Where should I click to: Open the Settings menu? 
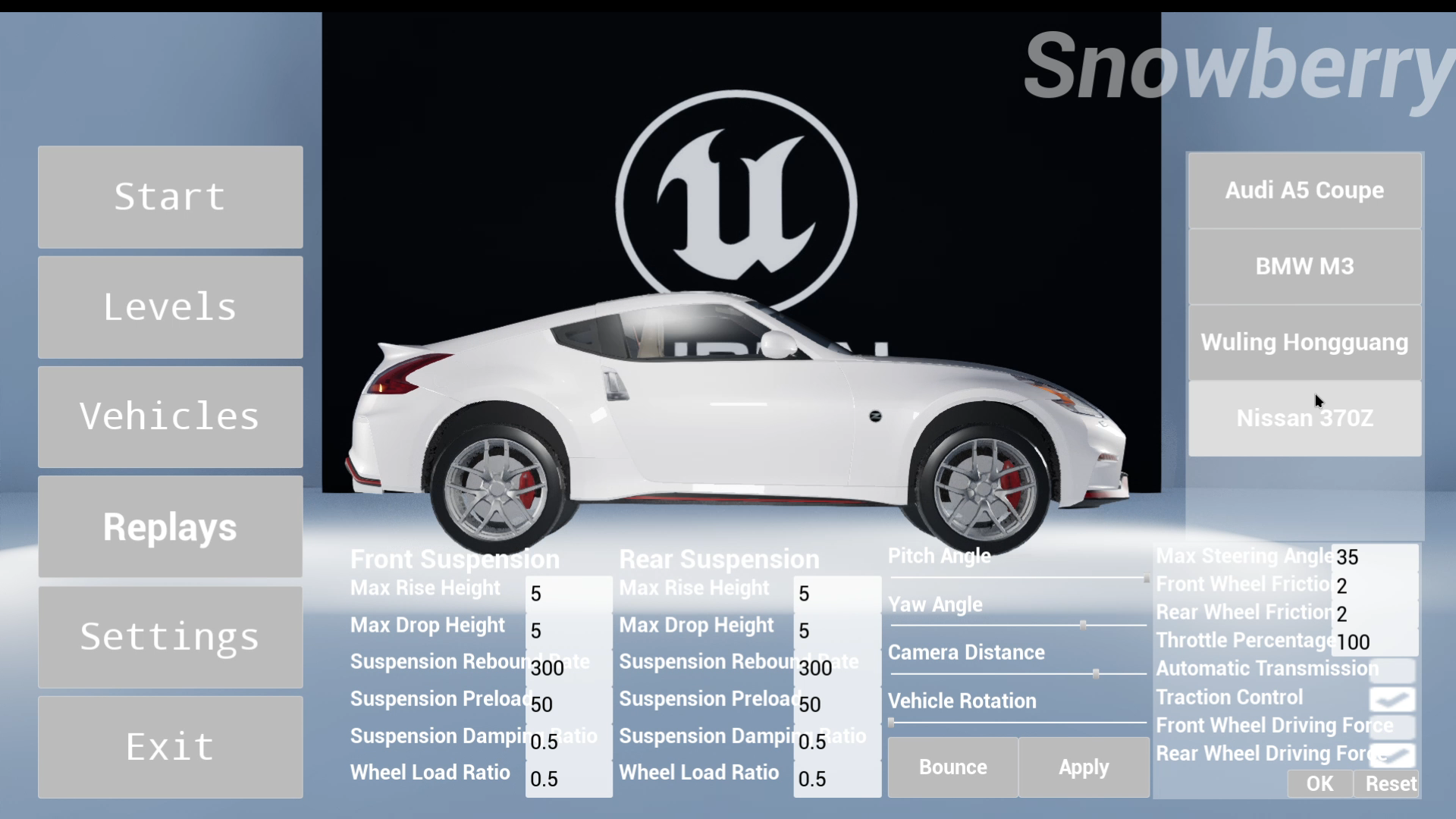169,637
